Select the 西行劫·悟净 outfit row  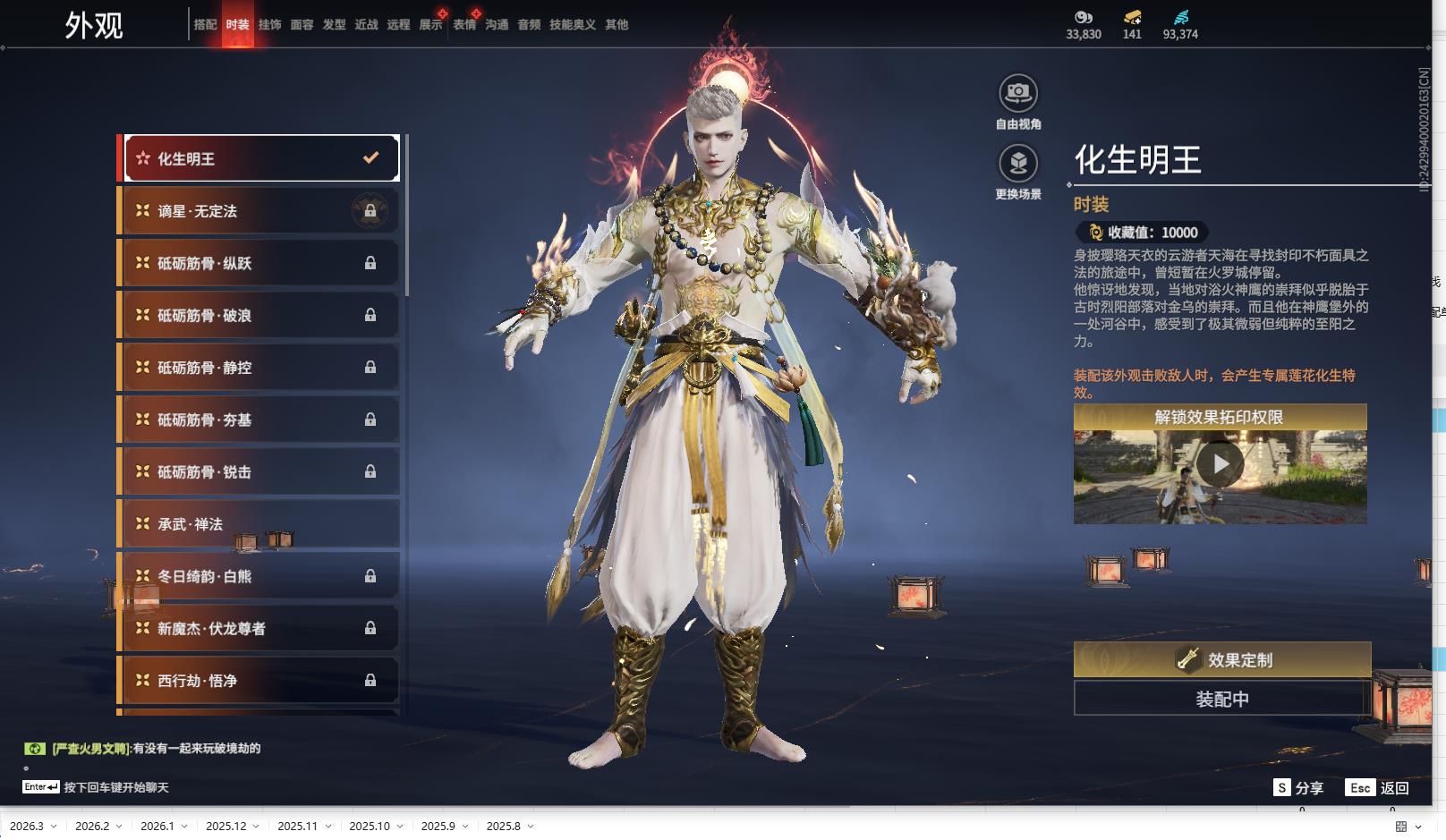pyautogui.click(x=260, y=681)
